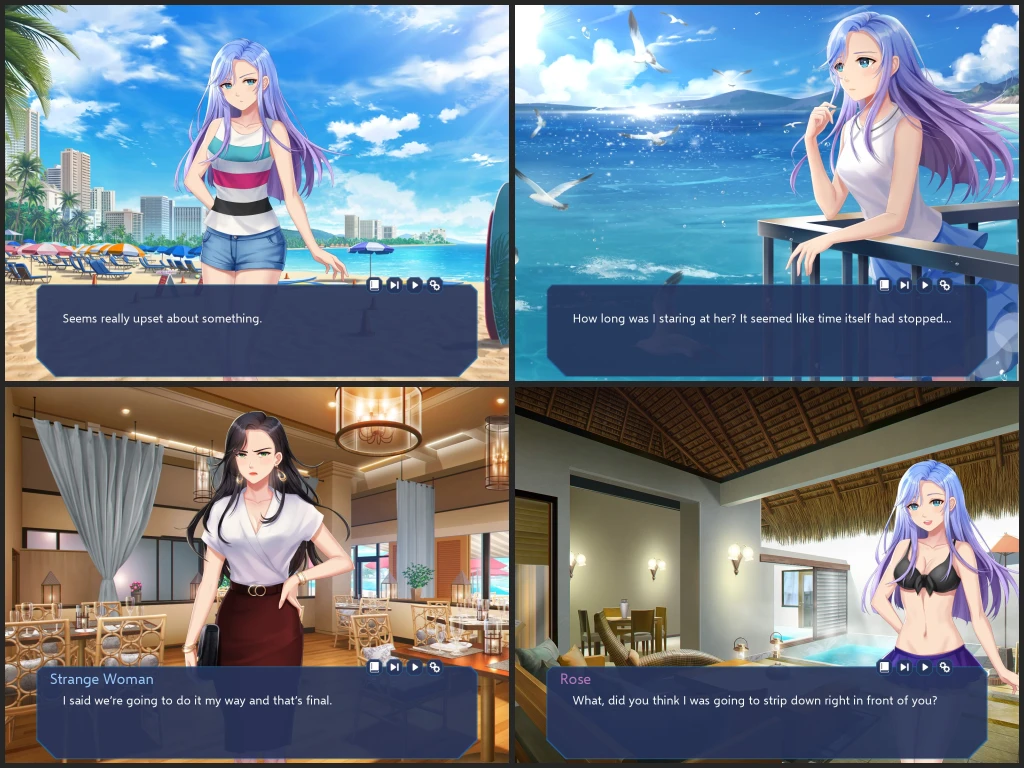Open settings gears in Rose's dialogue box
The image size is (1024, 768).
click(x=945, y=667)
